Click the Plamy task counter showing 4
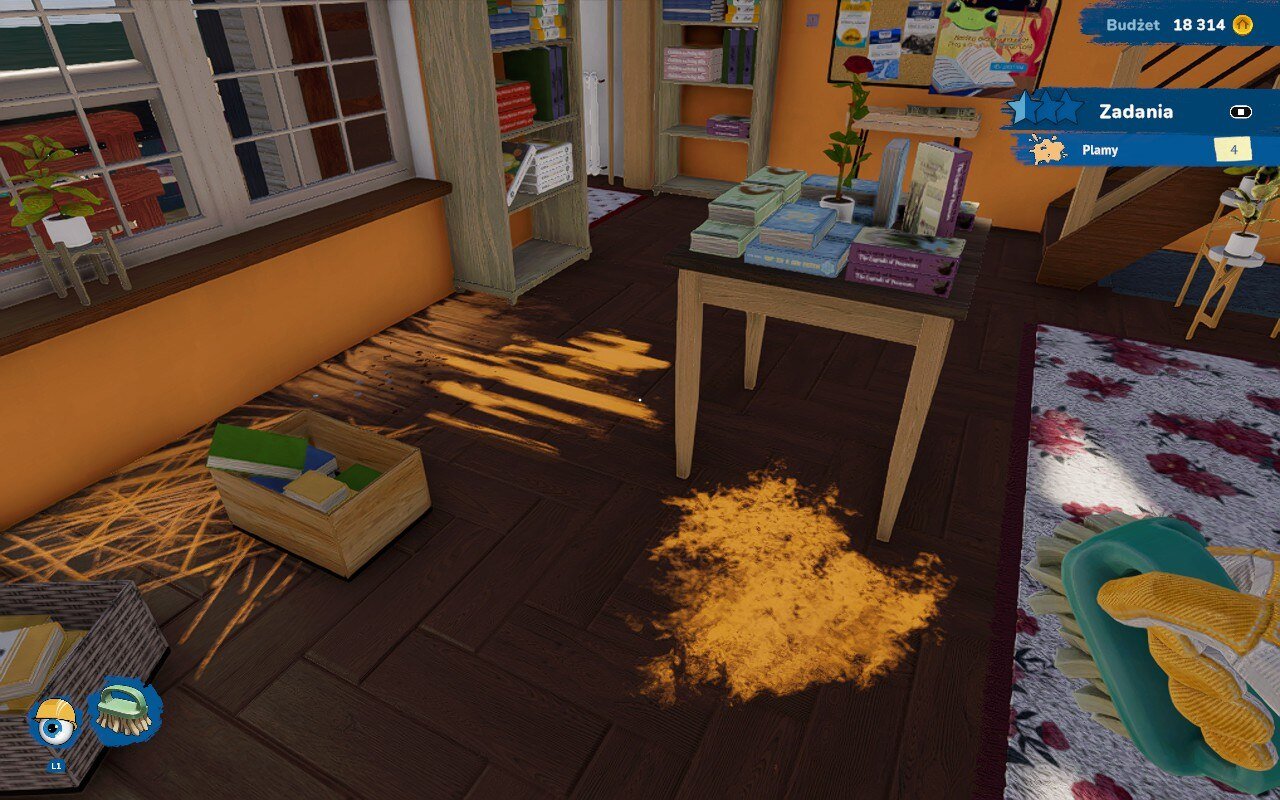 (x=1233, y=150)
